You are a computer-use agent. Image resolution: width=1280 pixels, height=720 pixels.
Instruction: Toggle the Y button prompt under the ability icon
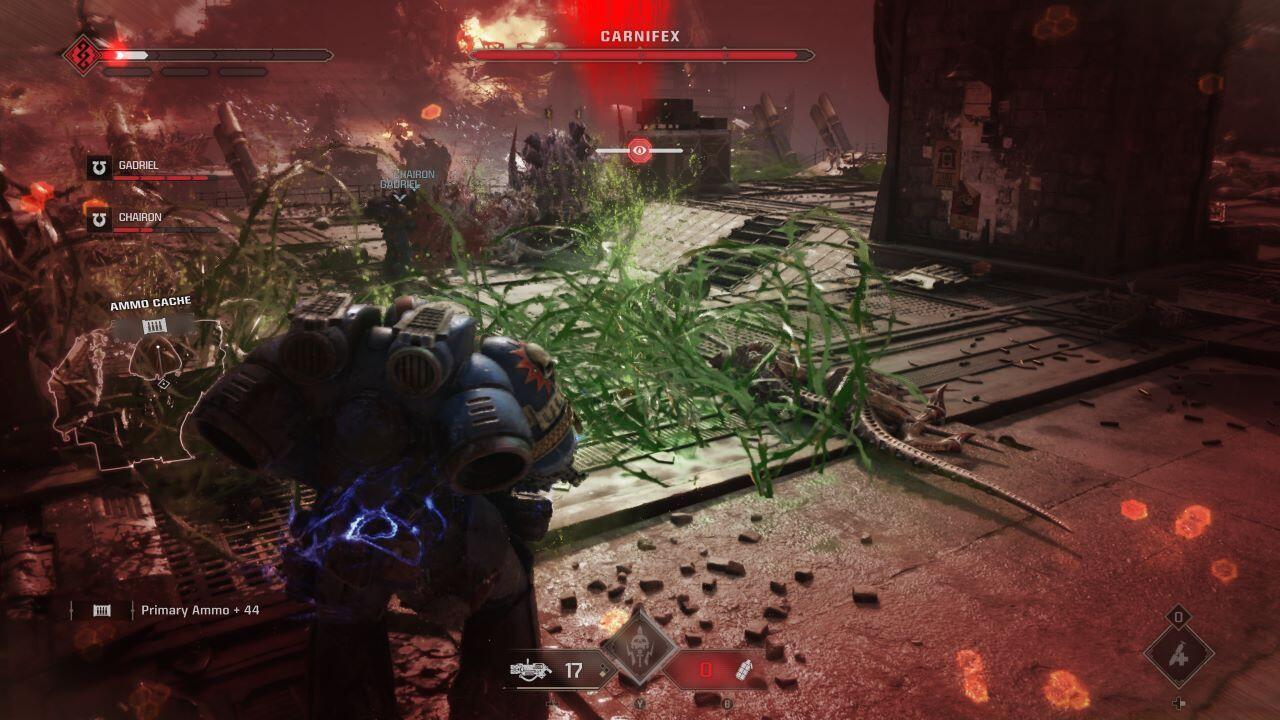640,704
